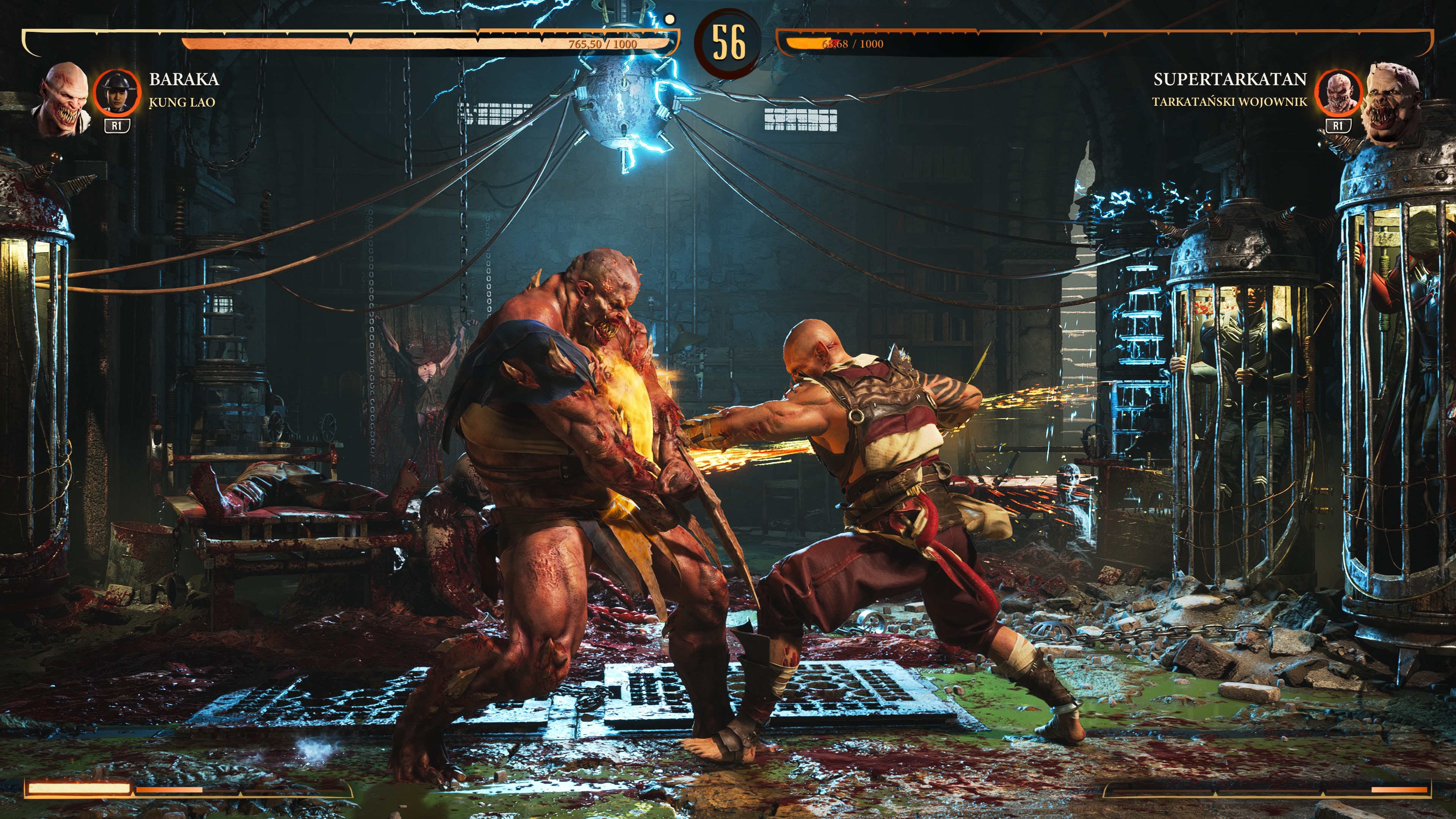Click the Kung Lao kameo icon
Screen dimensions: 1456x819
[116, 91]
